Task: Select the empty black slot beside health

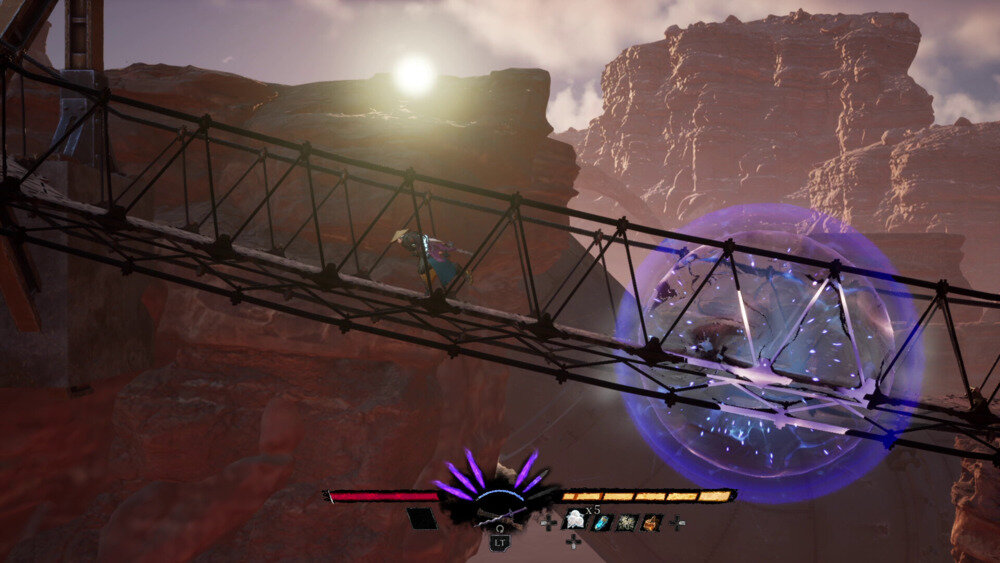Action: click(421, 518)
